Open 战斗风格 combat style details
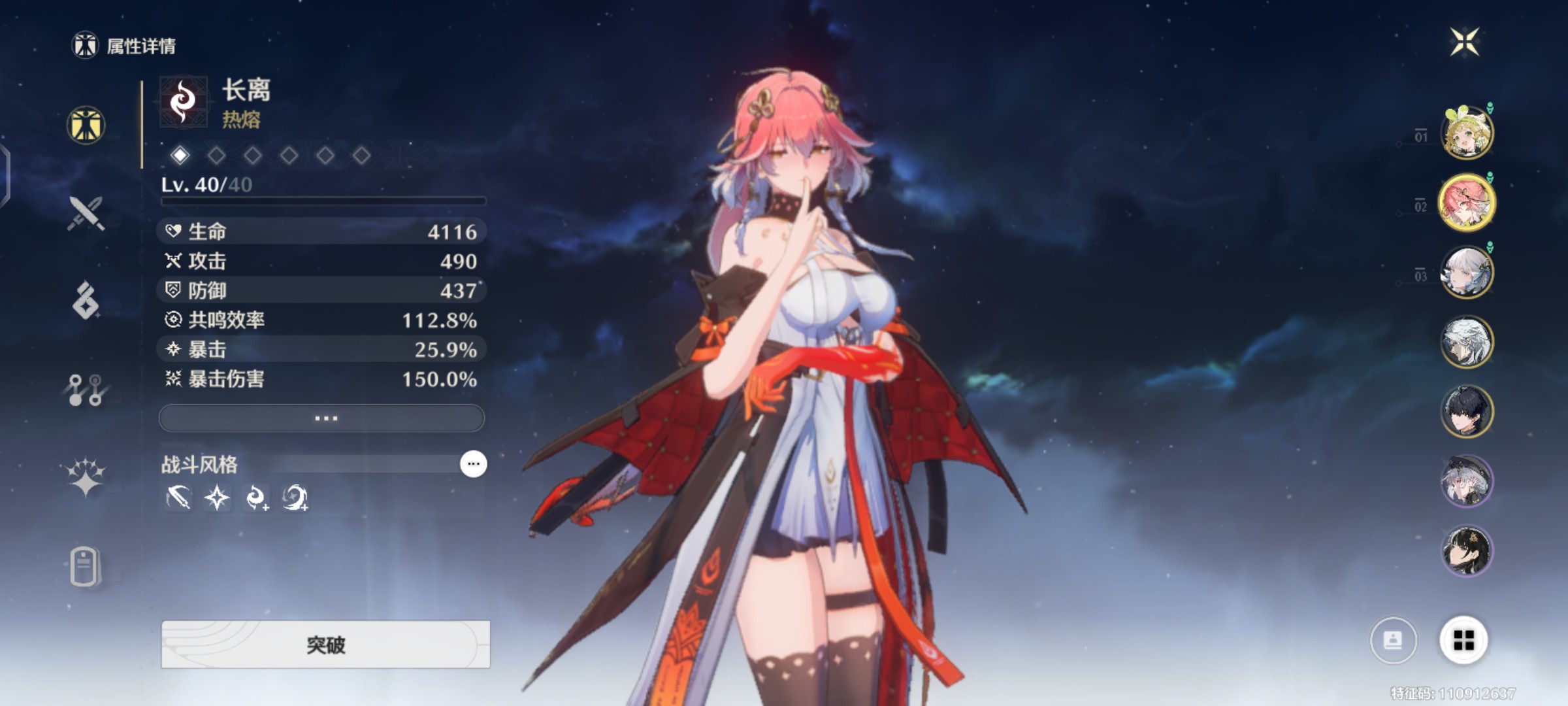The height and width of the screenshot is (706, 1568). pyautogui.click(x=473, y=464)
